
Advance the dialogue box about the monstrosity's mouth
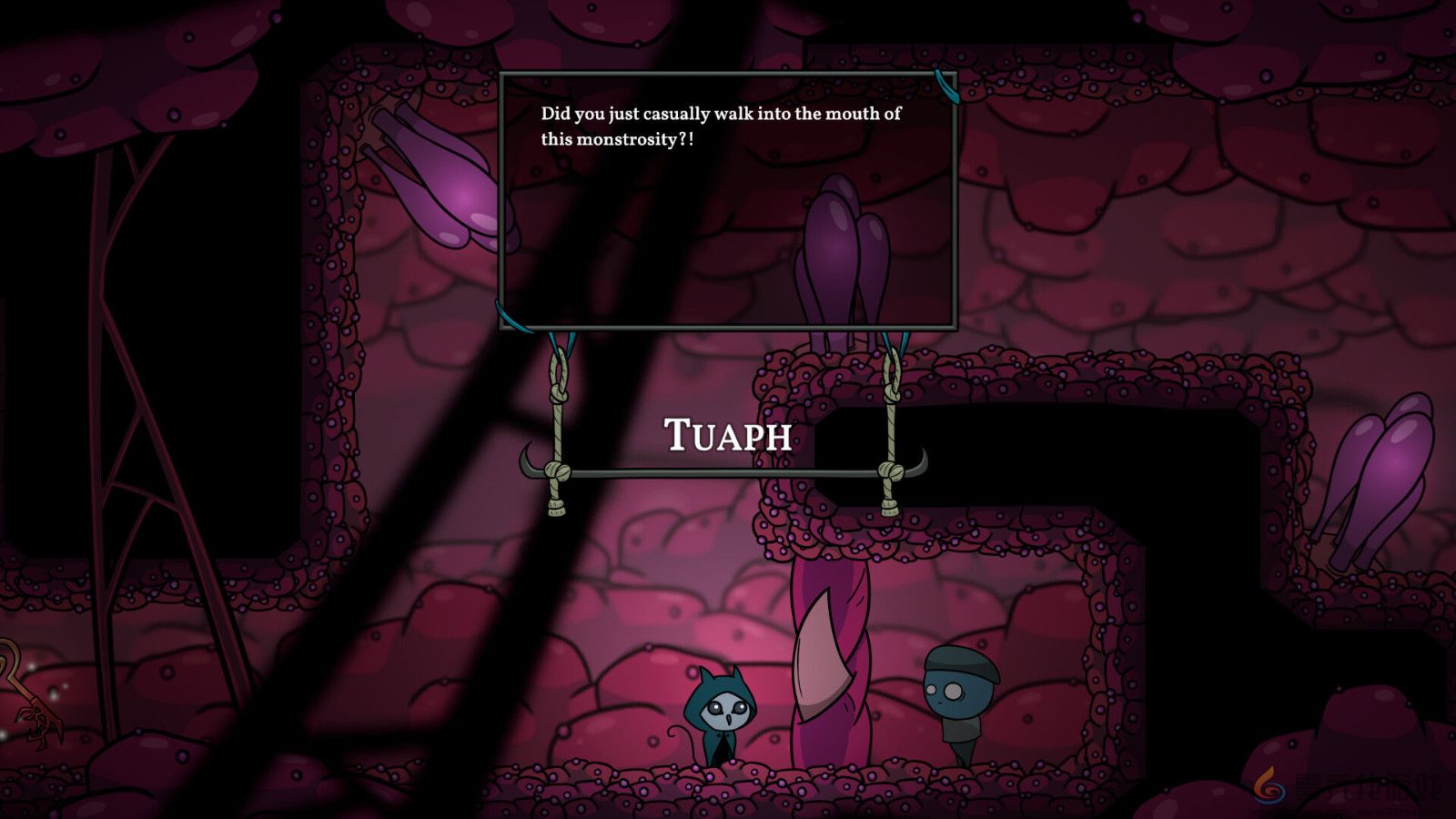coord(727,200)
